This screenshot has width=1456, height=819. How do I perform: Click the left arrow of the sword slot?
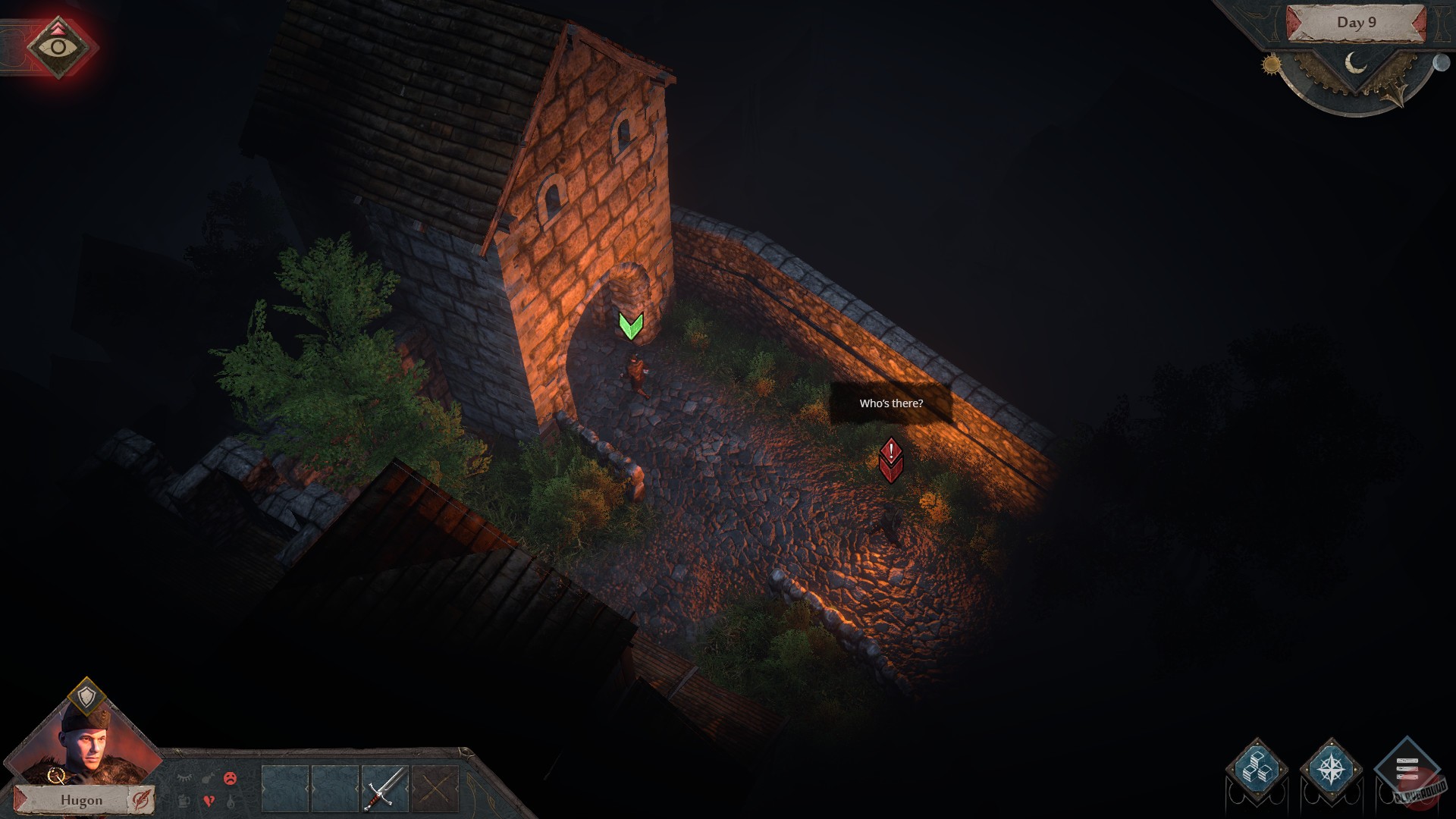pos(361,788)
